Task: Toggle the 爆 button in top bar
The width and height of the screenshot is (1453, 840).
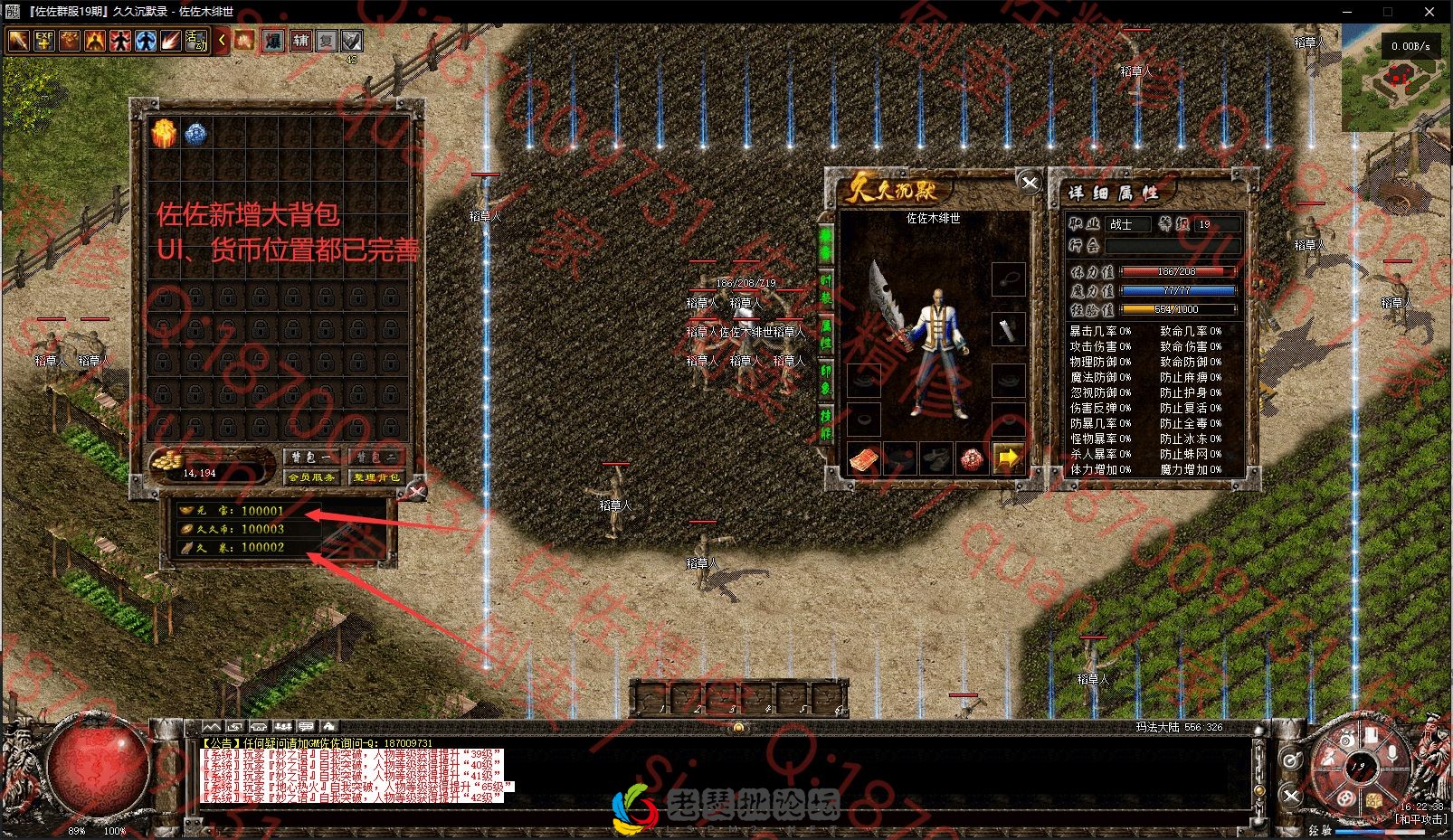Action: tap(273, 41)
